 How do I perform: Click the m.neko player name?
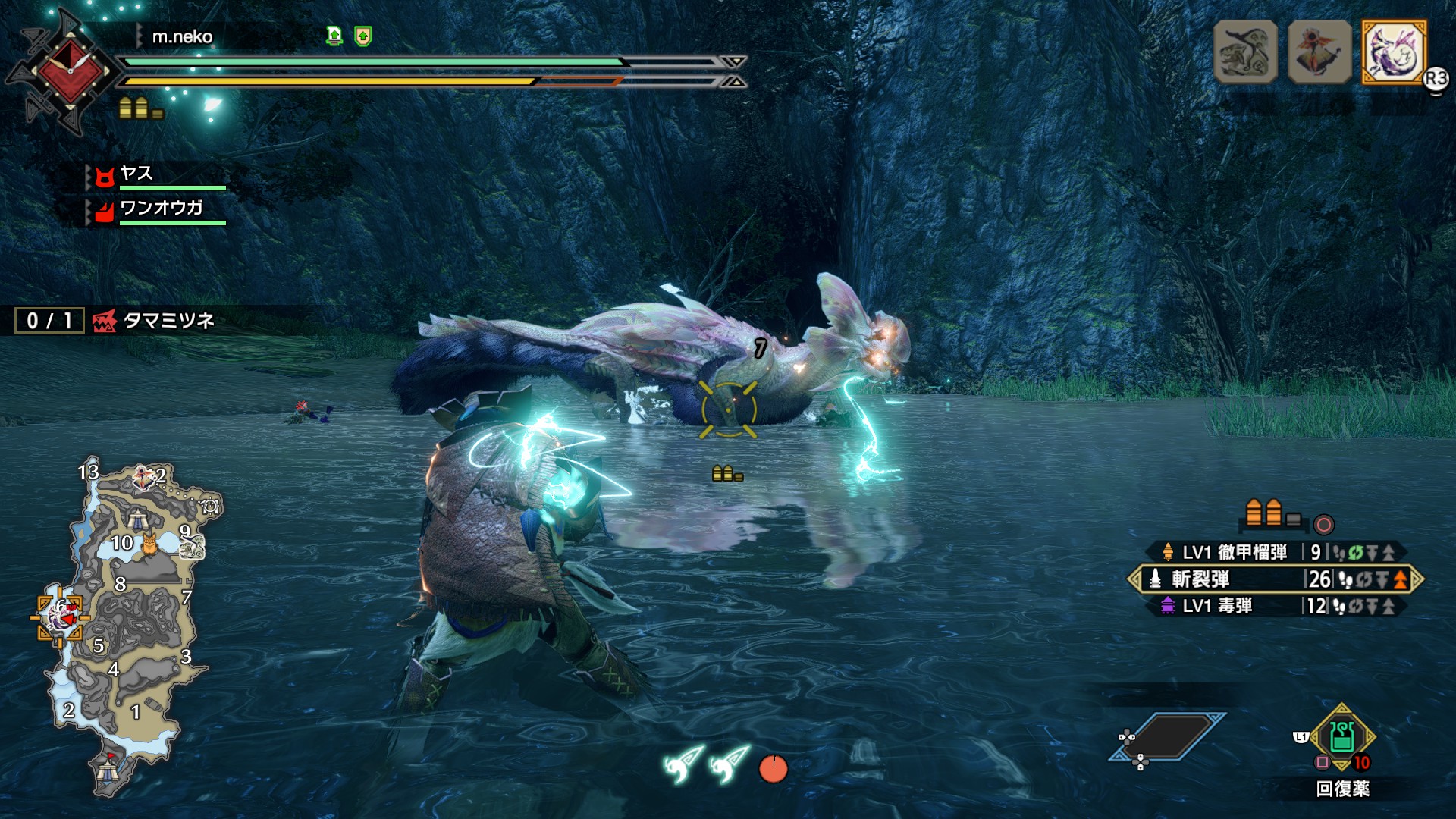click(x=182, y=36)
